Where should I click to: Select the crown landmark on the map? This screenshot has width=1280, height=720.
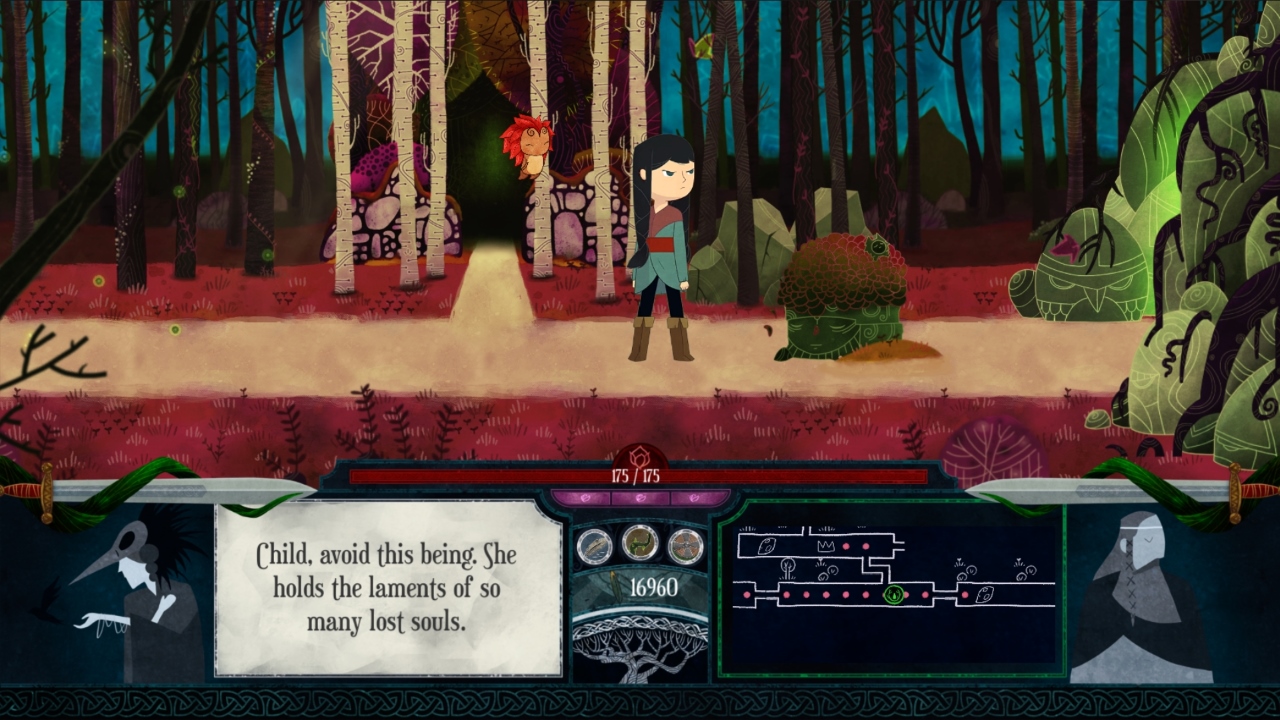pos(826,546)
